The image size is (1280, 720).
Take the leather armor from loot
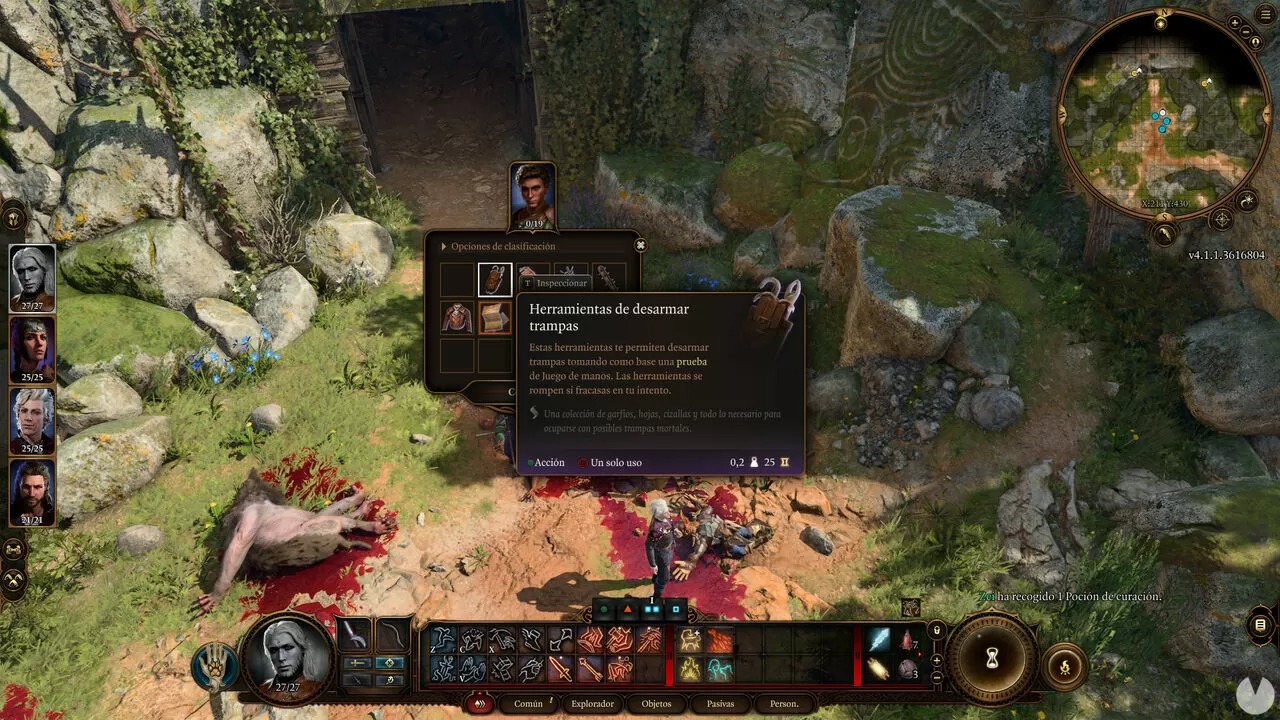457,318
